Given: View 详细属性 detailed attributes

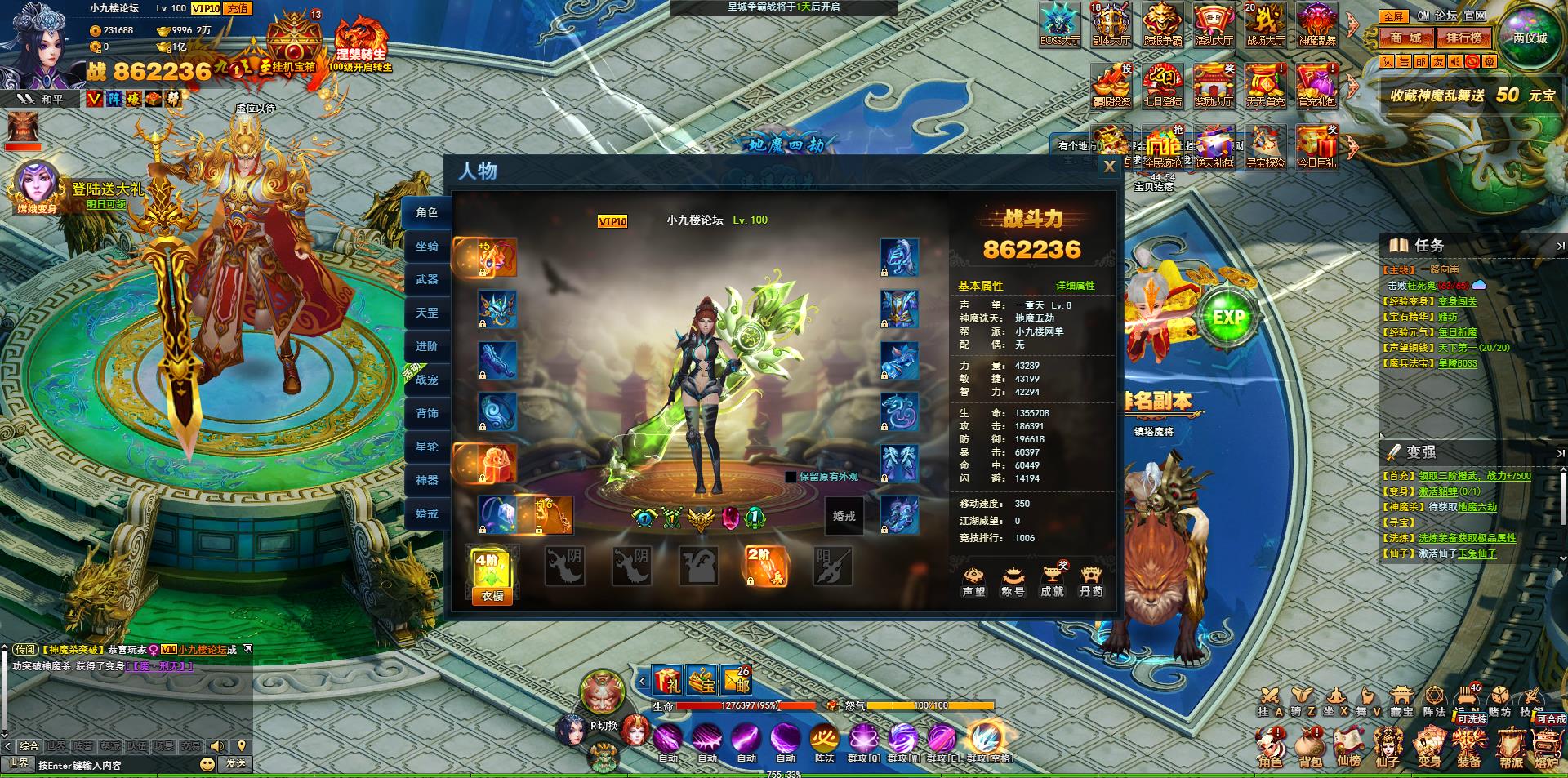Looking at the screenshot, I should (1075, 286).
